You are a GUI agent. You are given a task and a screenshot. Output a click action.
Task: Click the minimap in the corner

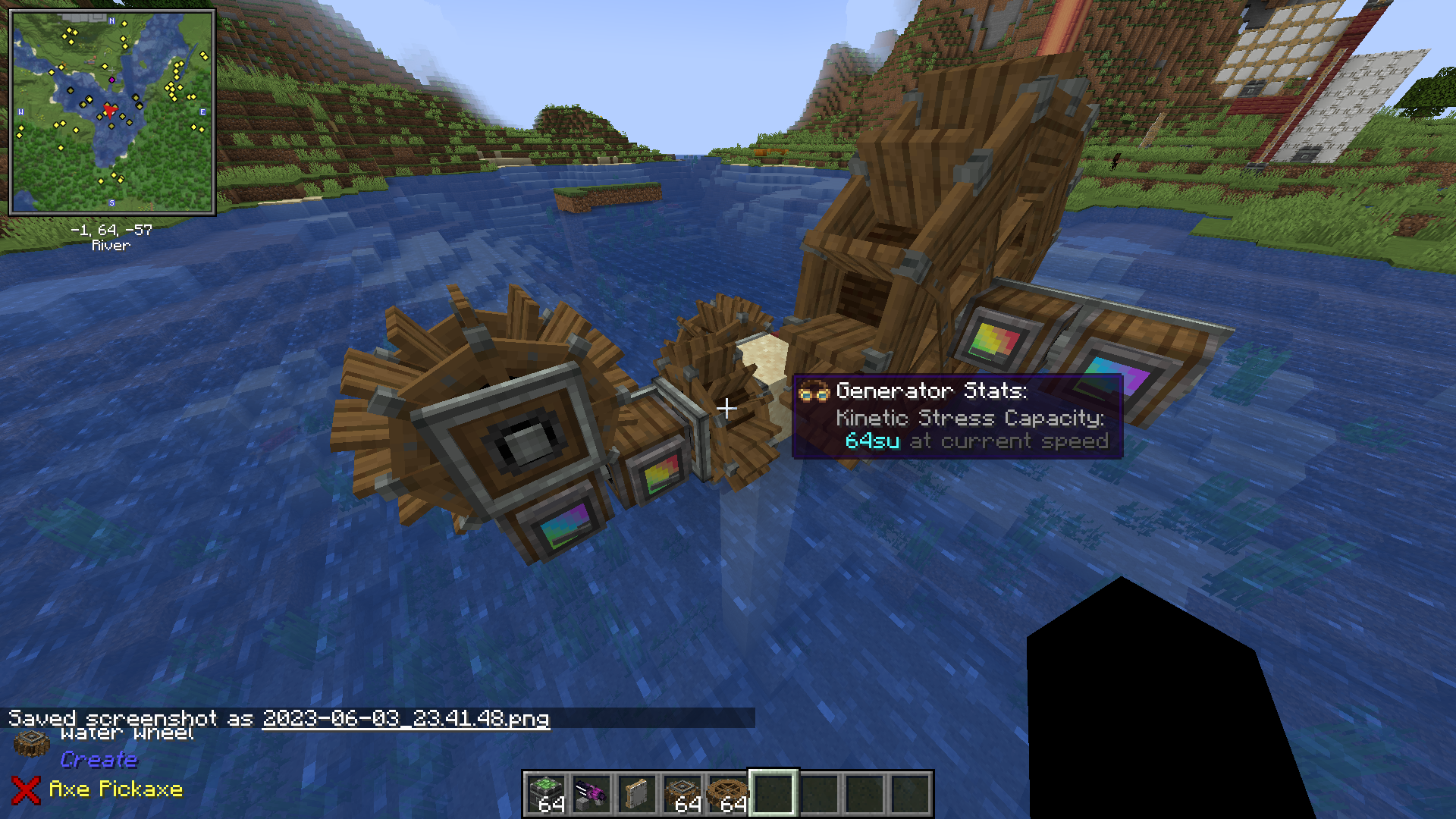coord(112,112)
